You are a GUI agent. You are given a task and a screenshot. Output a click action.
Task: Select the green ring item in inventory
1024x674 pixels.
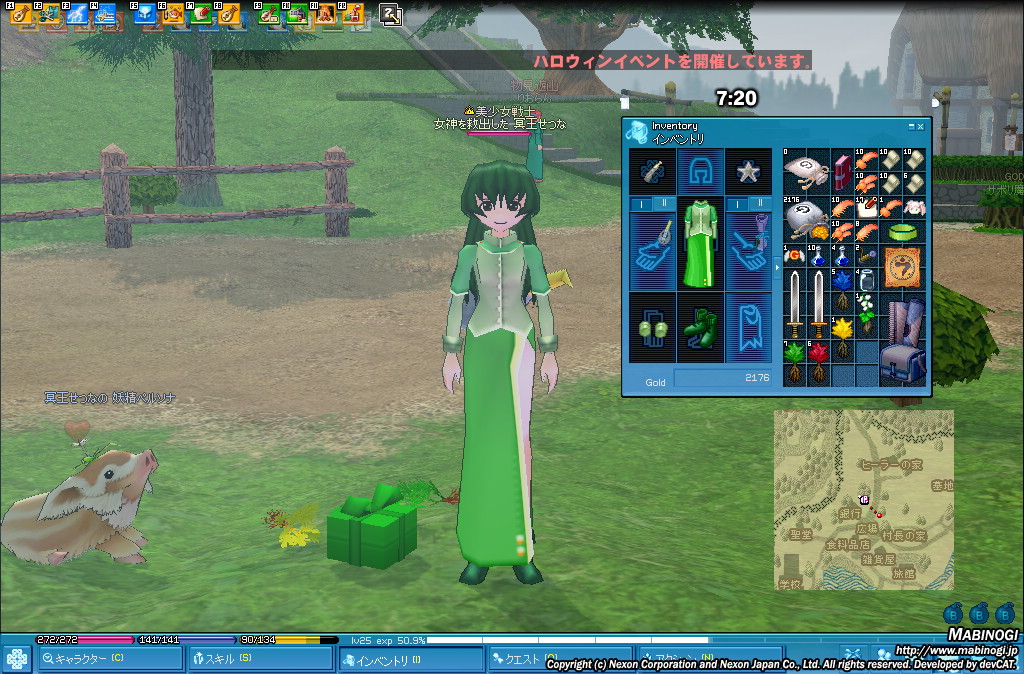(901, 231)
